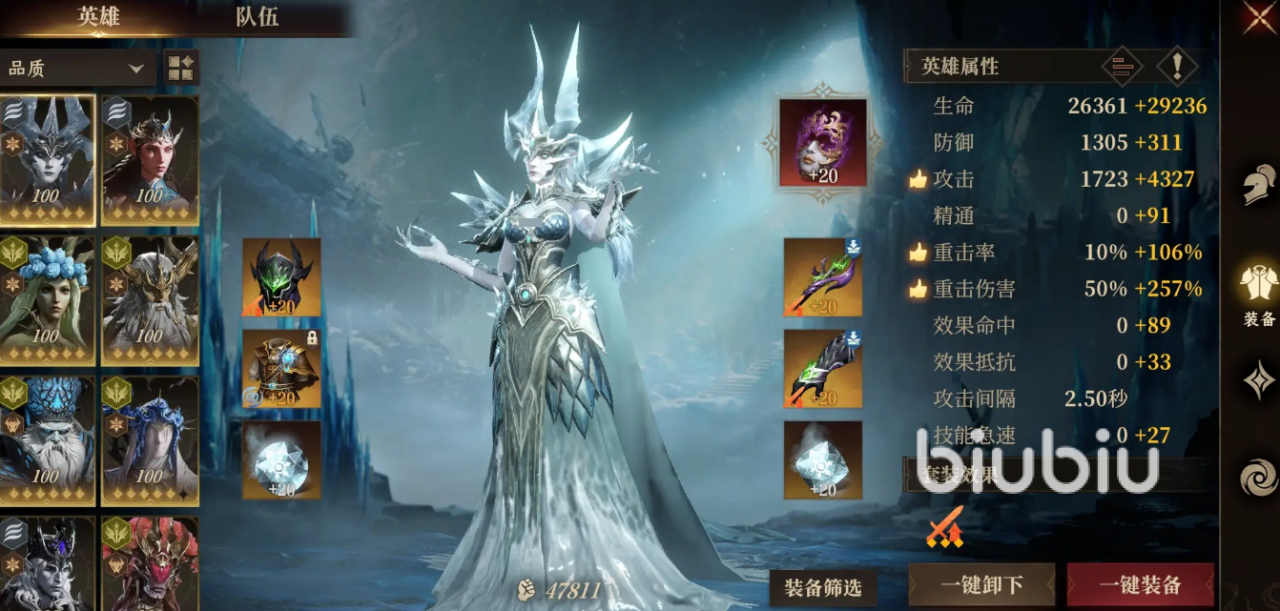
Task: Select the dark clawed gauntlet slot
Action: [x=823, y=368]
